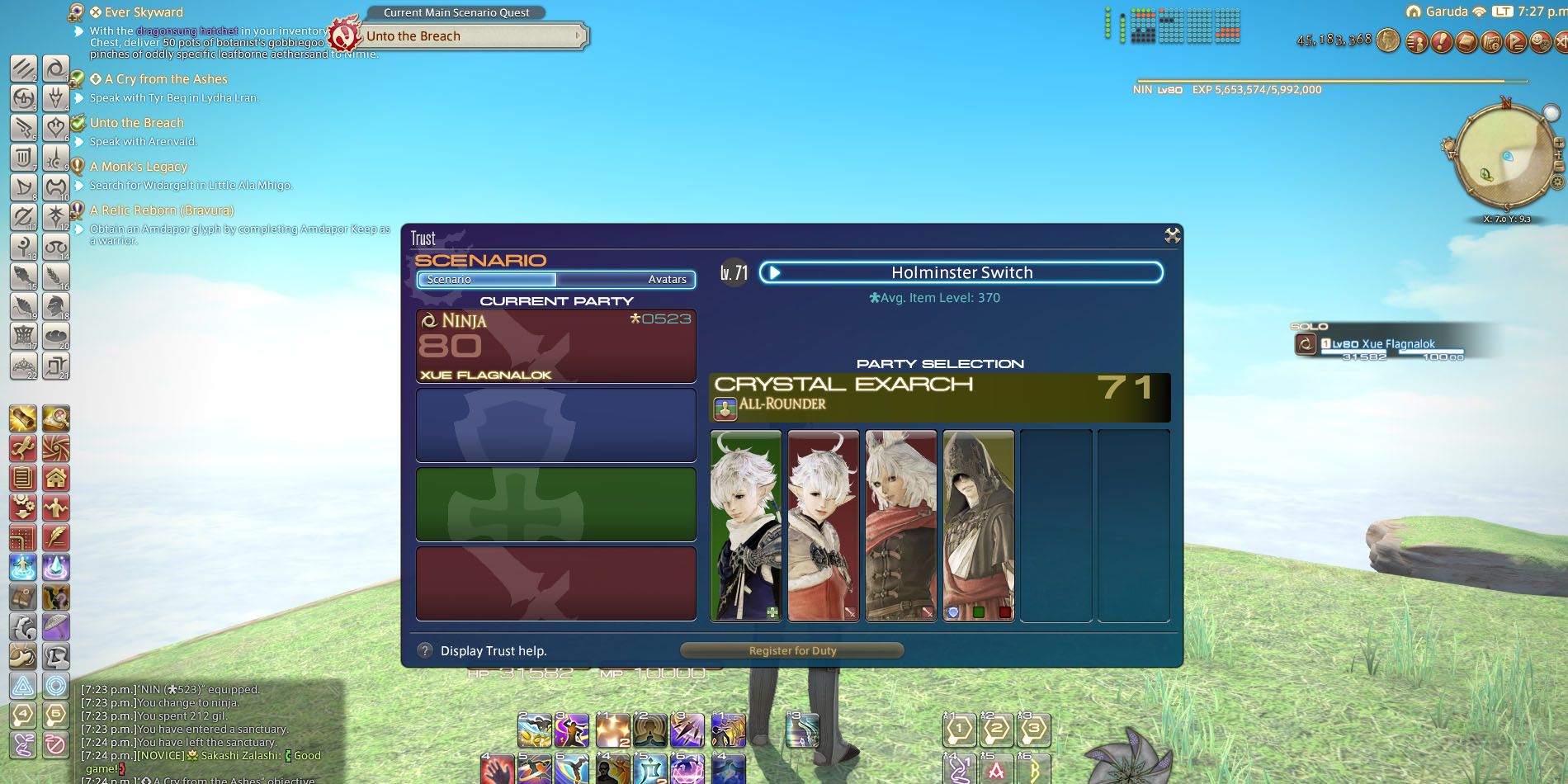The image size is (1568, 784).
Task: Click the Party Finder flag icon
Action: pos(1515,43)
